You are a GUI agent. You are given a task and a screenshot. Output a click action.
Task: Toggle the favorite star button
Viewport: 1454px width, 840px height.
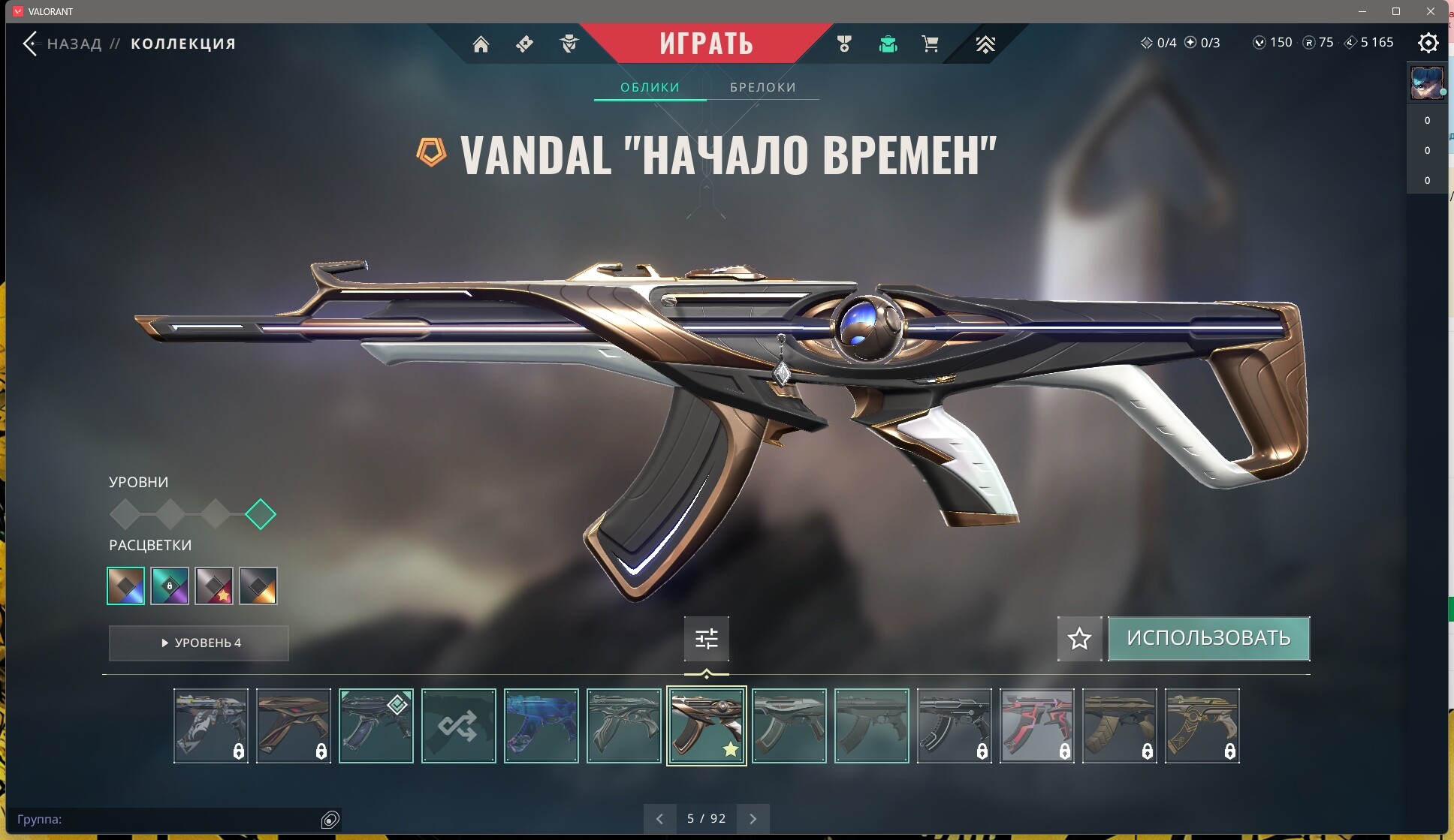(1079, 639)
